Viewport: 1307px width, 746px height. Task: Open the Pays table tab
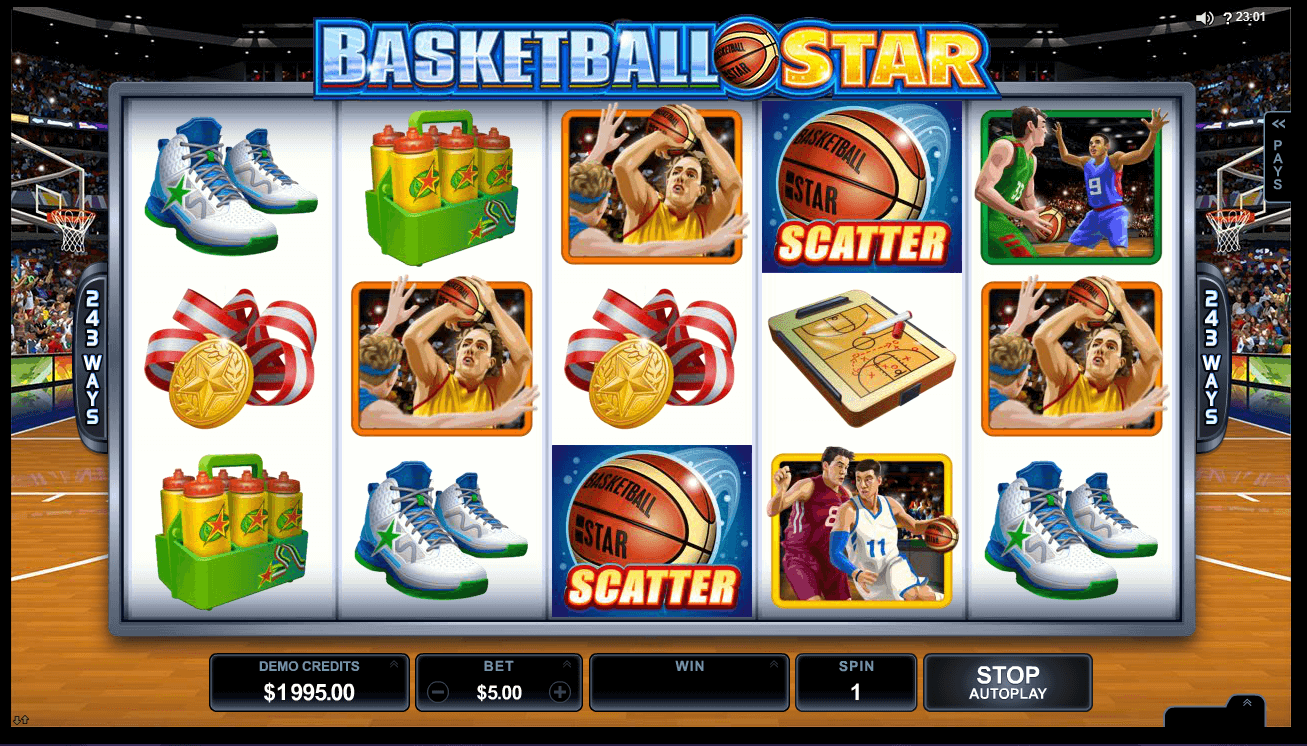pos(1278,156)
